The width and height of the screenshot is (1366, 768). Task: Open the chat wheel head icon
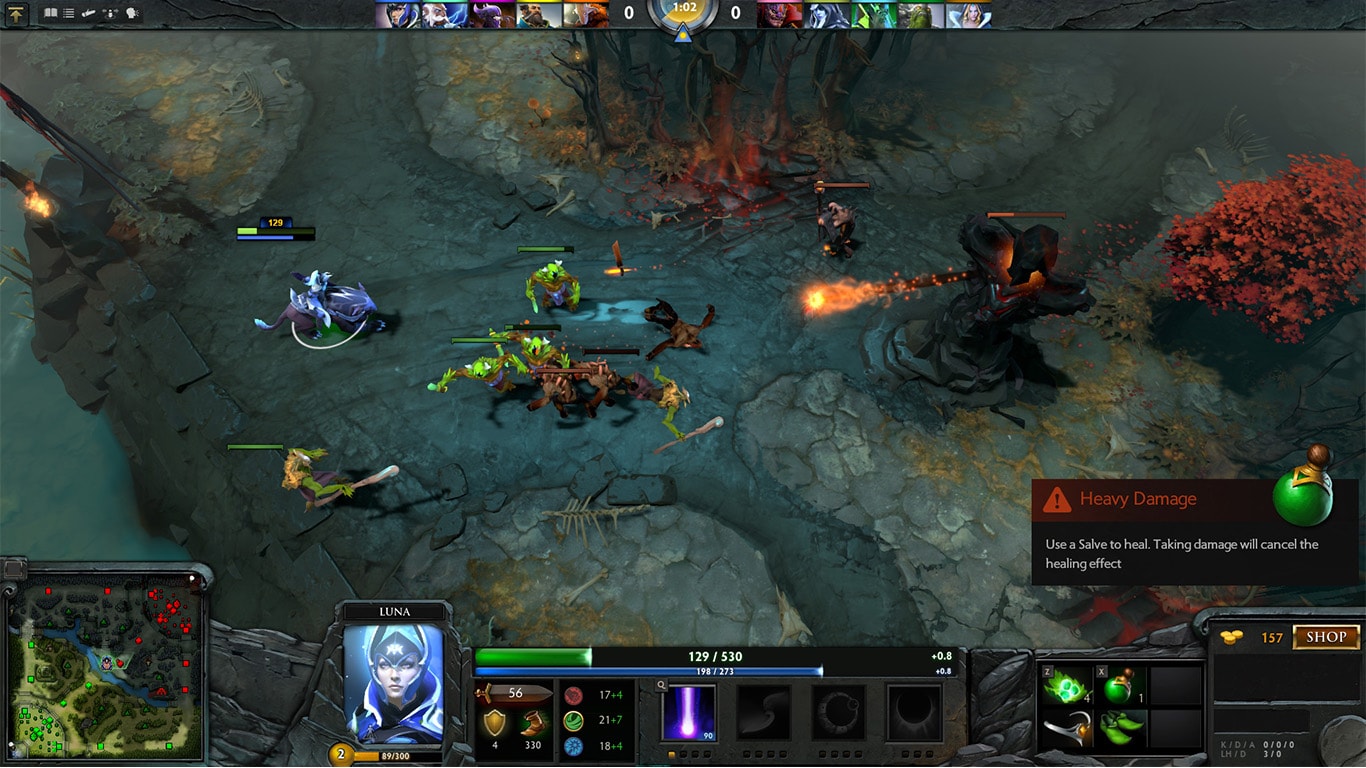[131, 13]
